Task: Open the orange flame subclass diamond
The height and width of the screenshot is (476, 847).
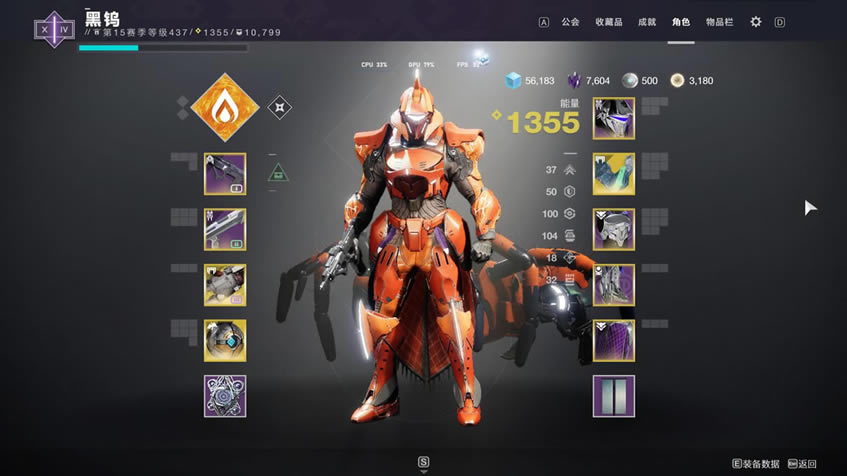Action: [224, 107]
